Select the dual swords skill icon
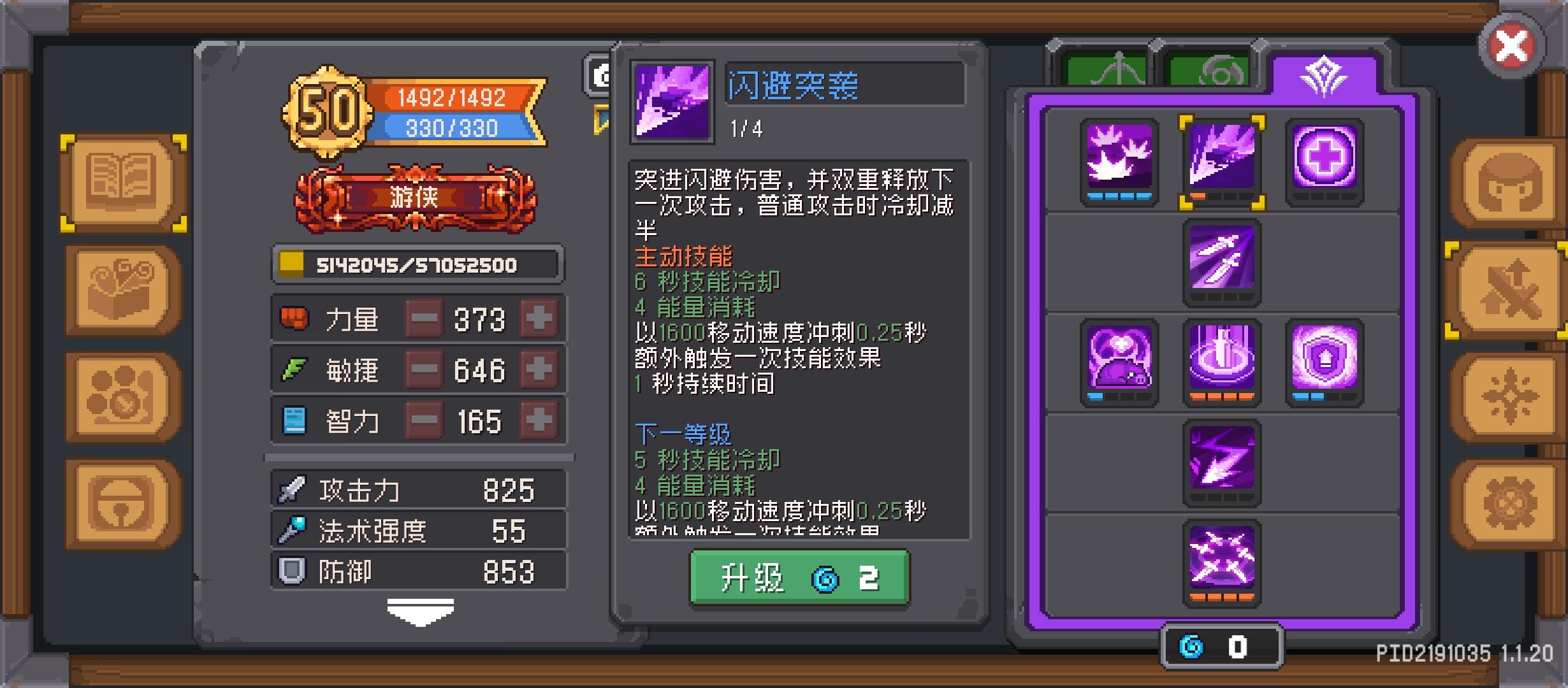The width and height of the screenshot is (1568, 688). [1222, 261]
